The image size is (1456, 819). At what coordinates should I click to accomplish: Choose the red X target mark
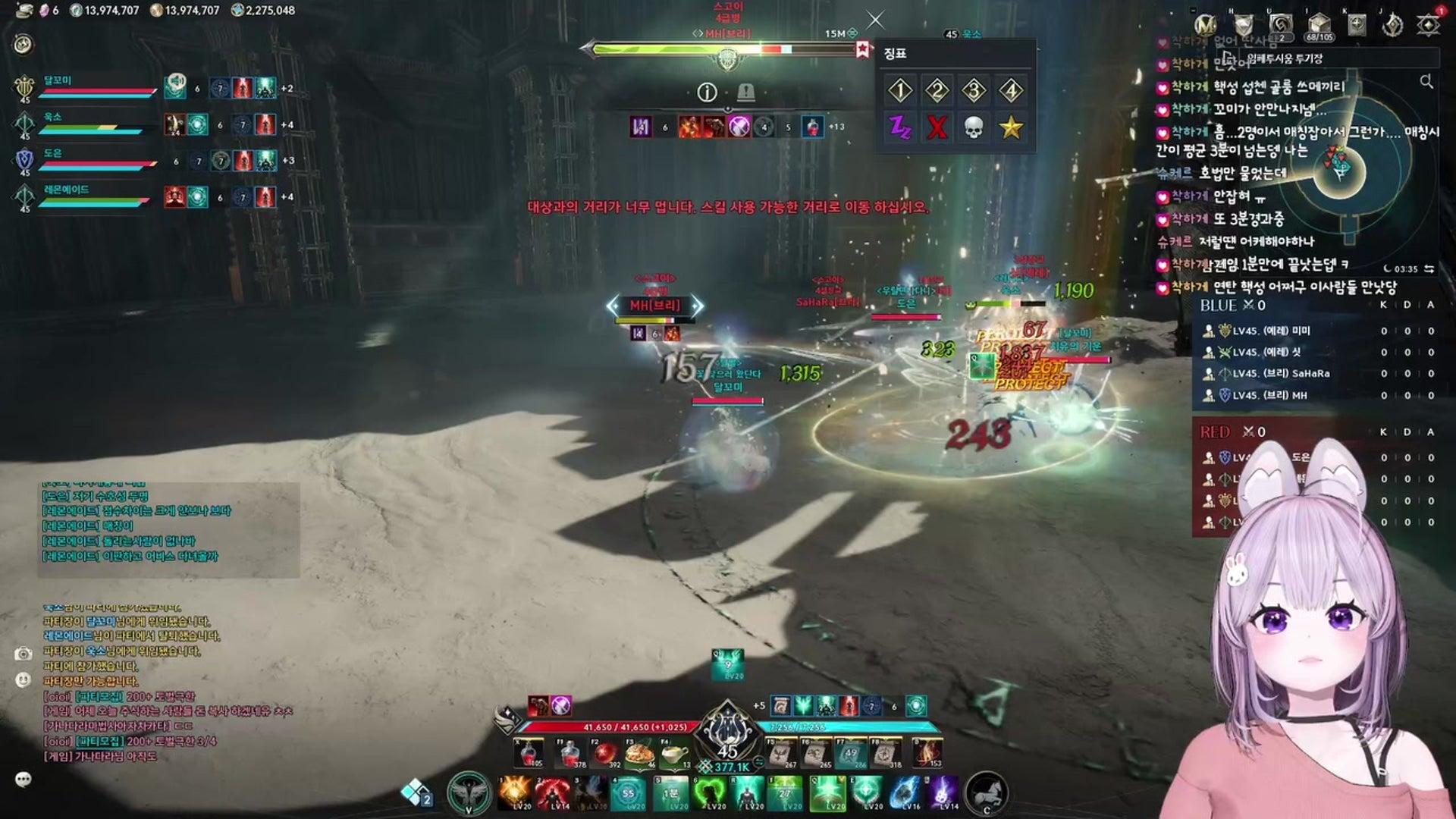(937, 127)
